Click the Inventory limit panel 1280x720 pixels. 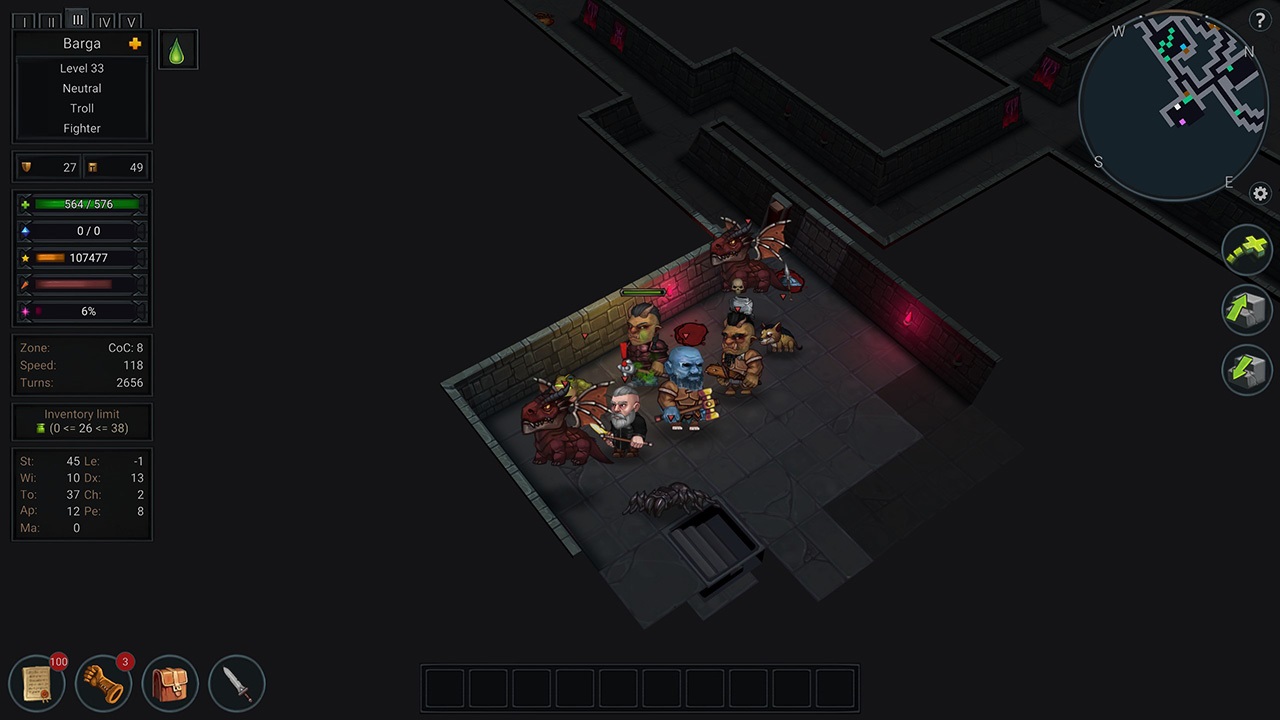81,421
